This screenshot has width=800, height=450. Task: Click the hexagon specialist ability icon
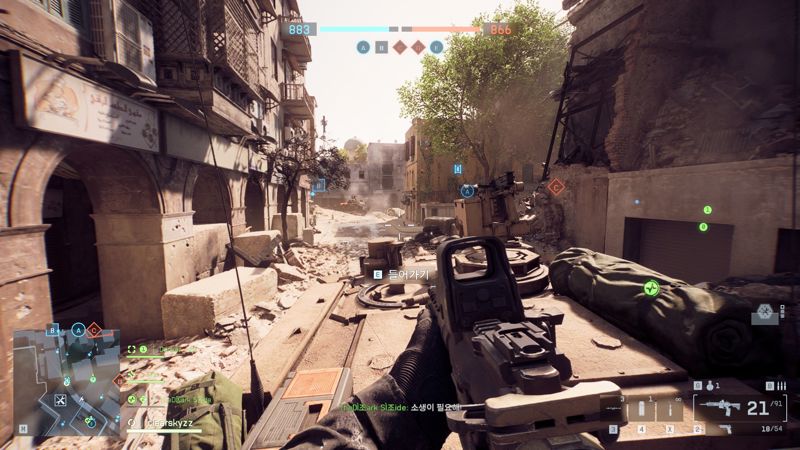(x=765, y=312)
